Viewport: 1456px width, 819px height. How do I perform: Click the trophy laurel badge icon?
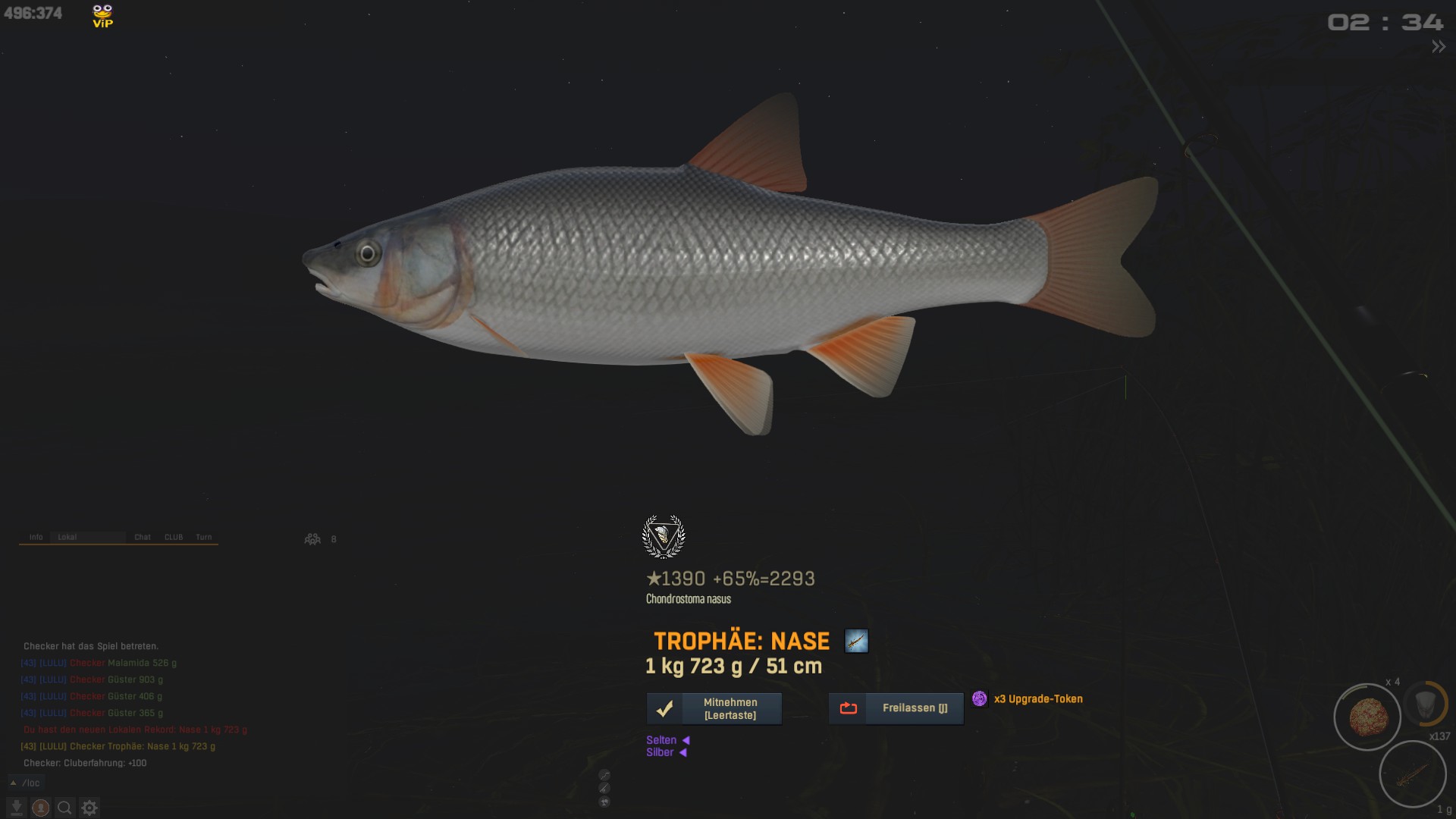coord(664,536)
